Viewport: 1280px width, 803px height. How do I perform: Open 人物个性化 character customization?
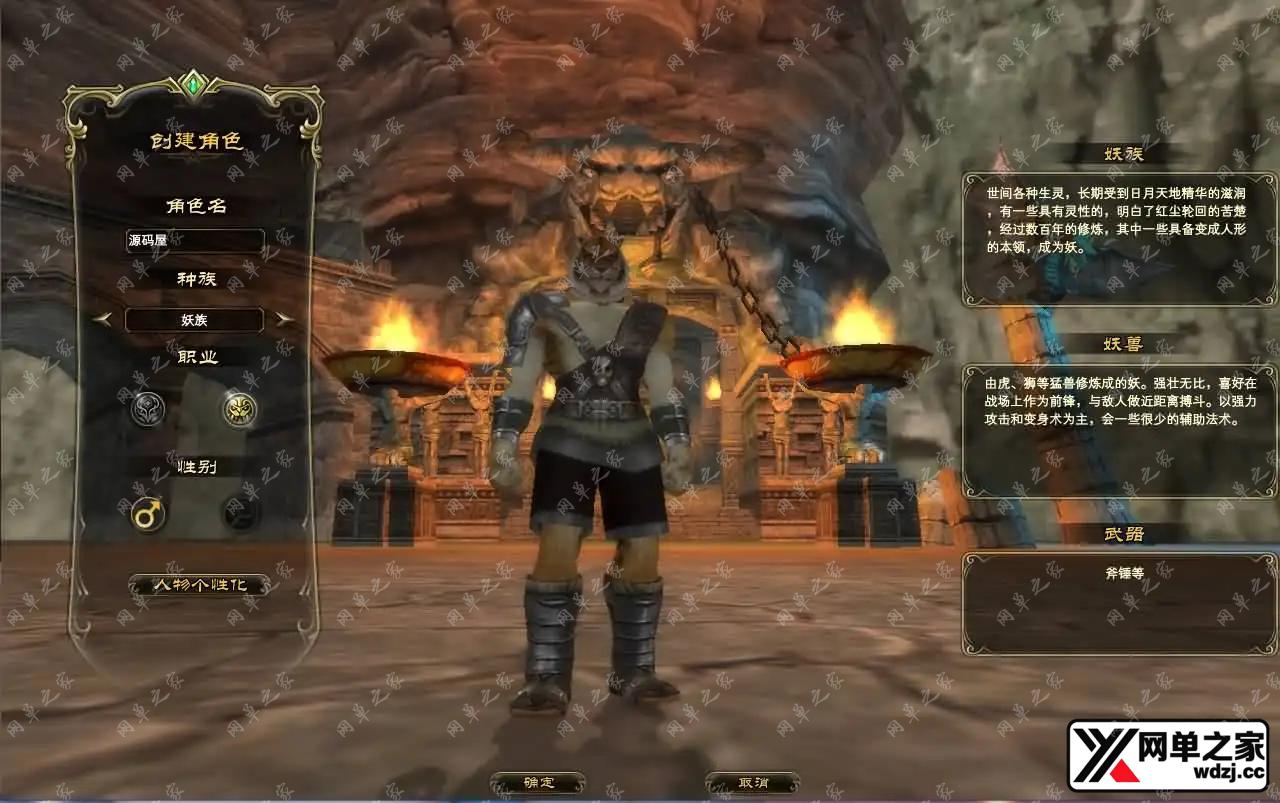[x=198, y=585]
